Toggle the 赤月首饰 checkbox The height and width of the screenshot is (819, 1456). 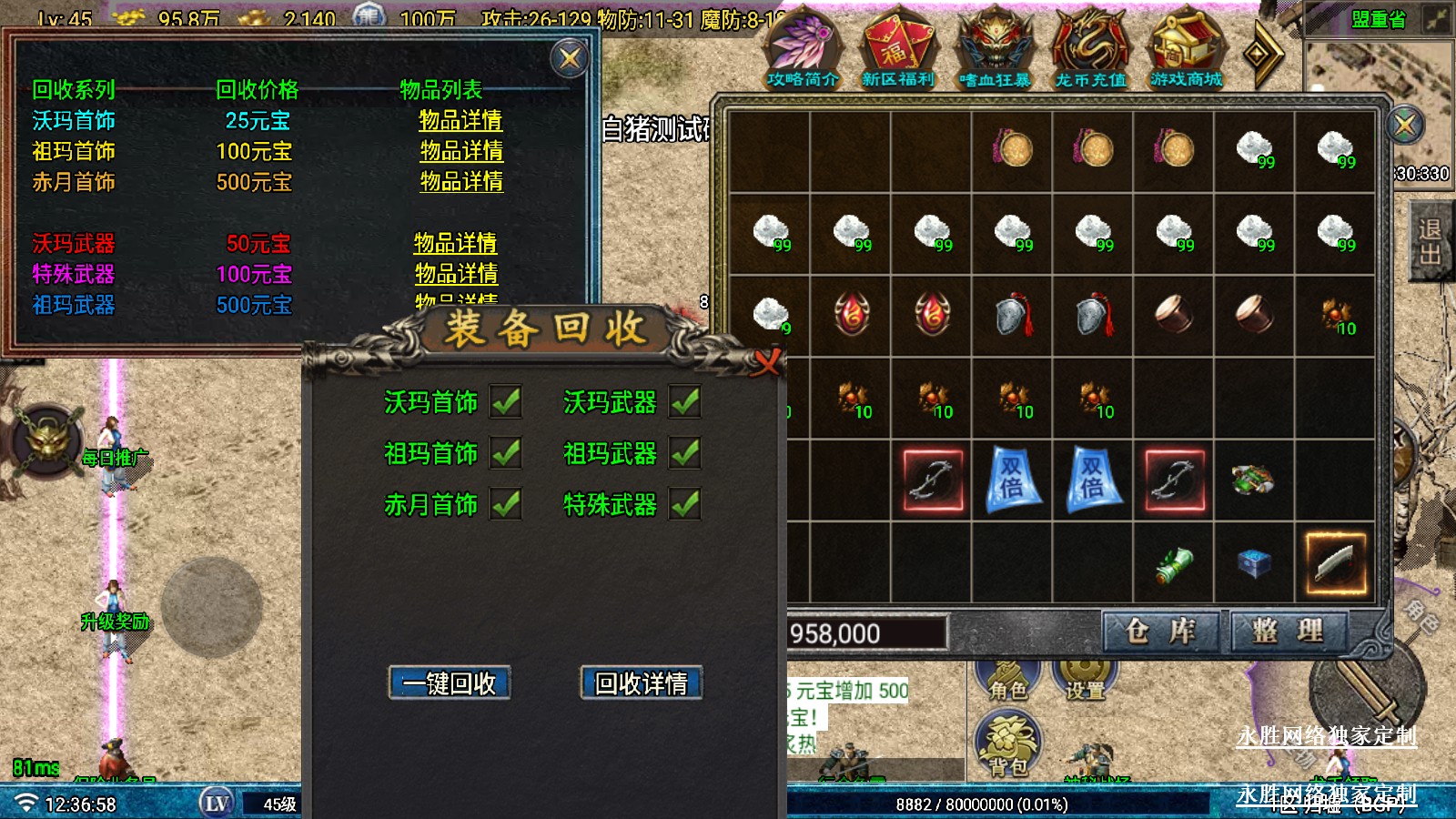(x=506, y=503)
